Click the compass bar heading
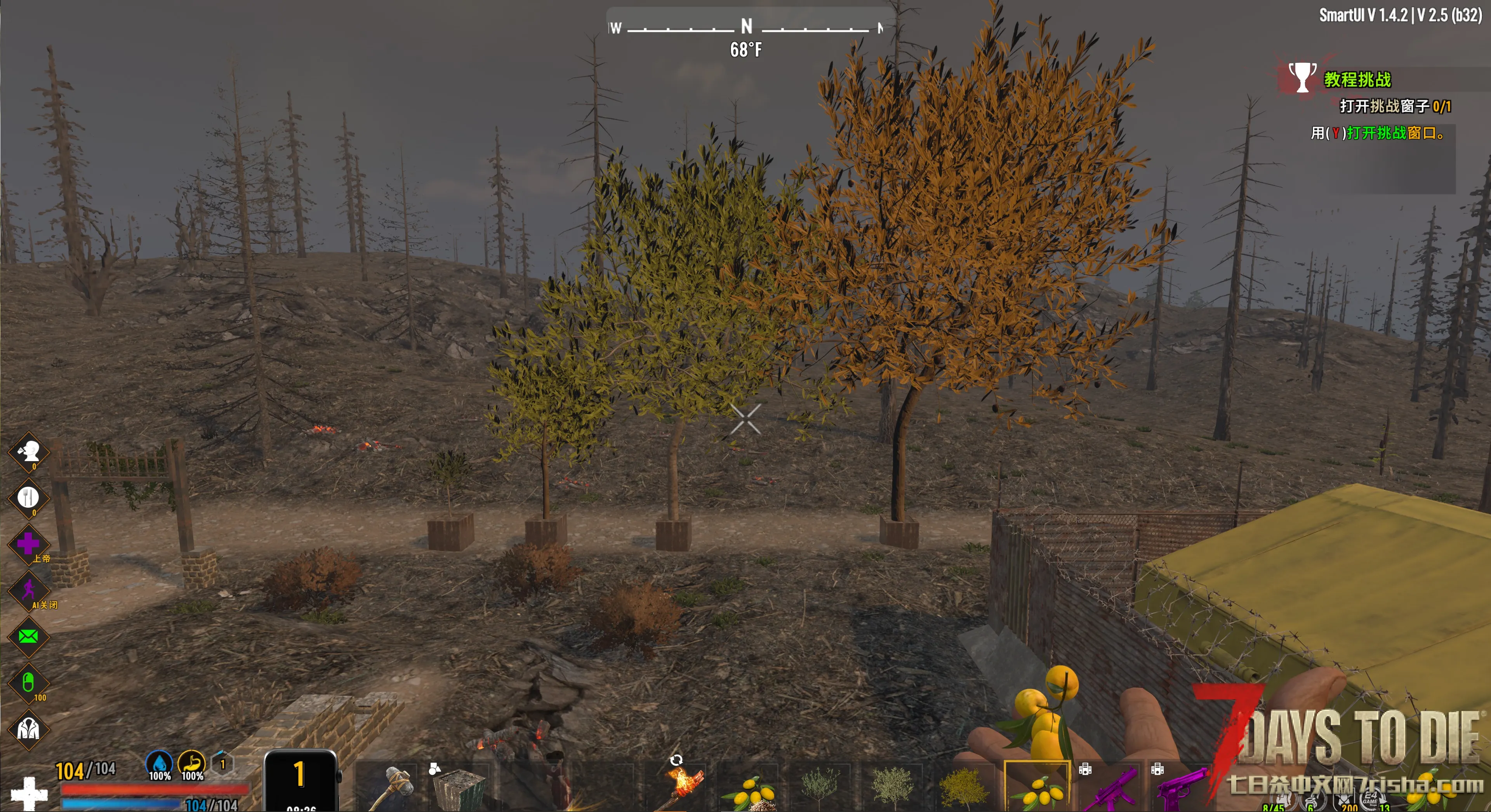This screenshot has height=812, width=1491. 746,27
